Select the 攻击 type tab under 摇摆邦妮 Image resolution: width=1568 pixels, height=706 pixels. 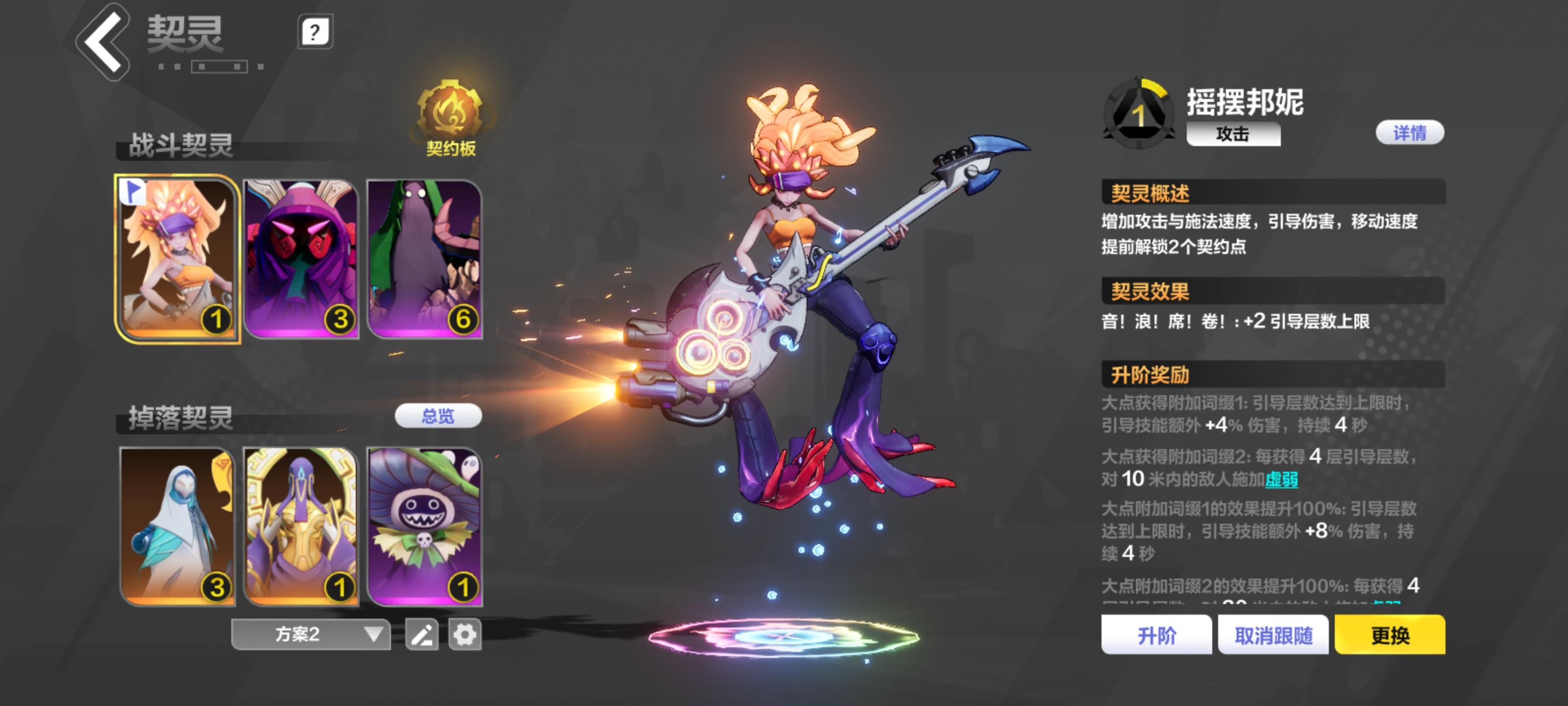(1233, 136)
